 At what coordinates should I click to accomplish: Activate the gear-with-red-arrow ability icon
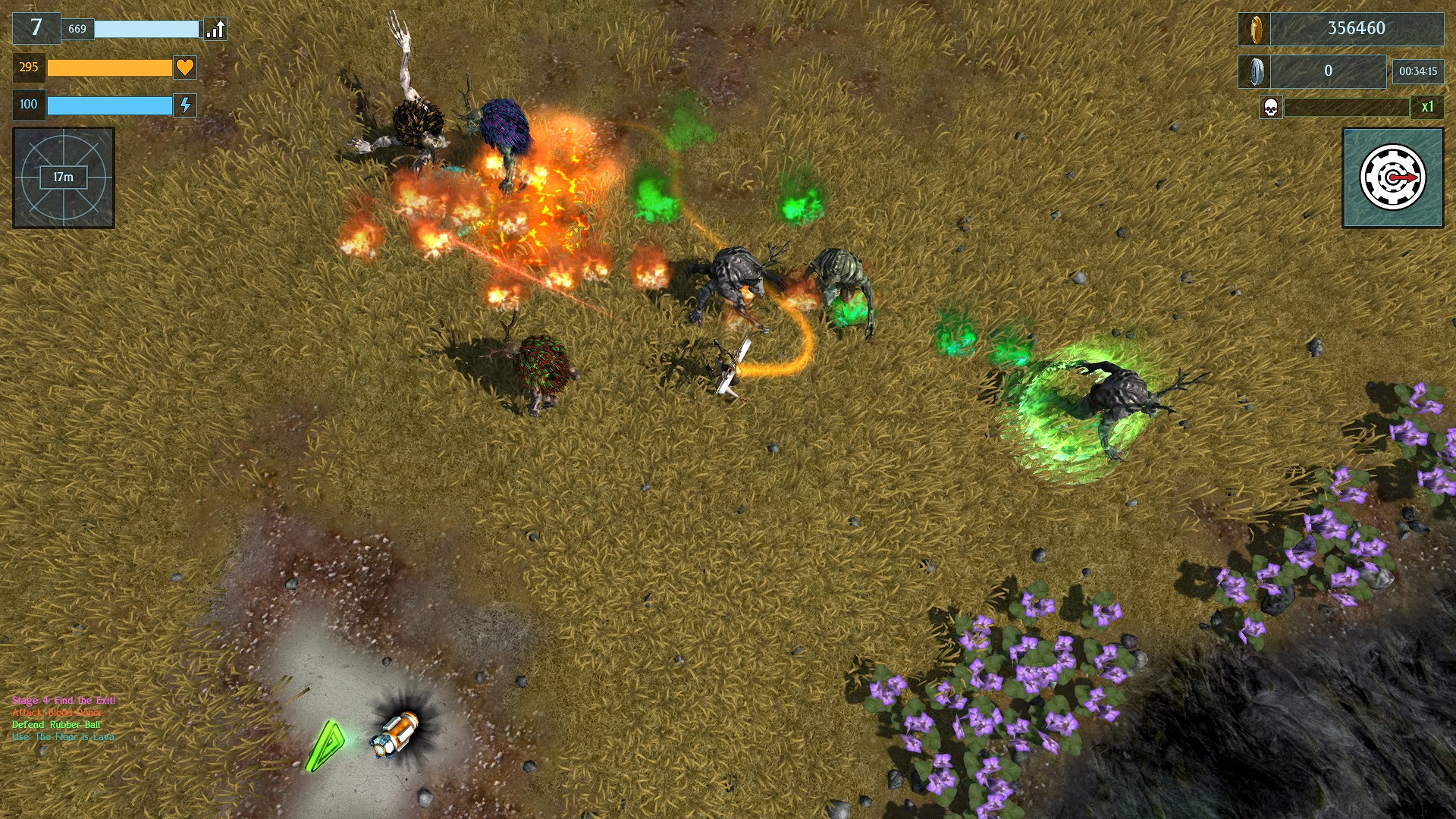1392,177
